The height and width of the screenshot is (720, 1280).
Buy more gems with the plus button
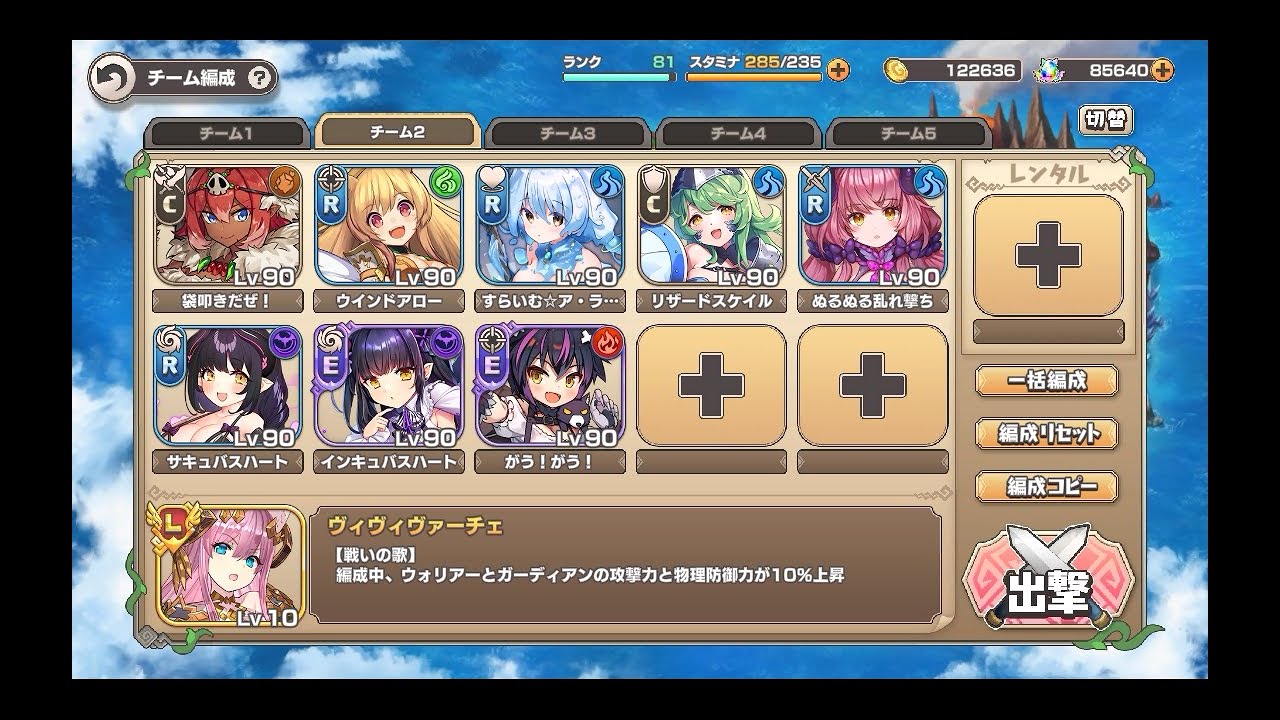pyautogui.click(x=1162, y=69)
